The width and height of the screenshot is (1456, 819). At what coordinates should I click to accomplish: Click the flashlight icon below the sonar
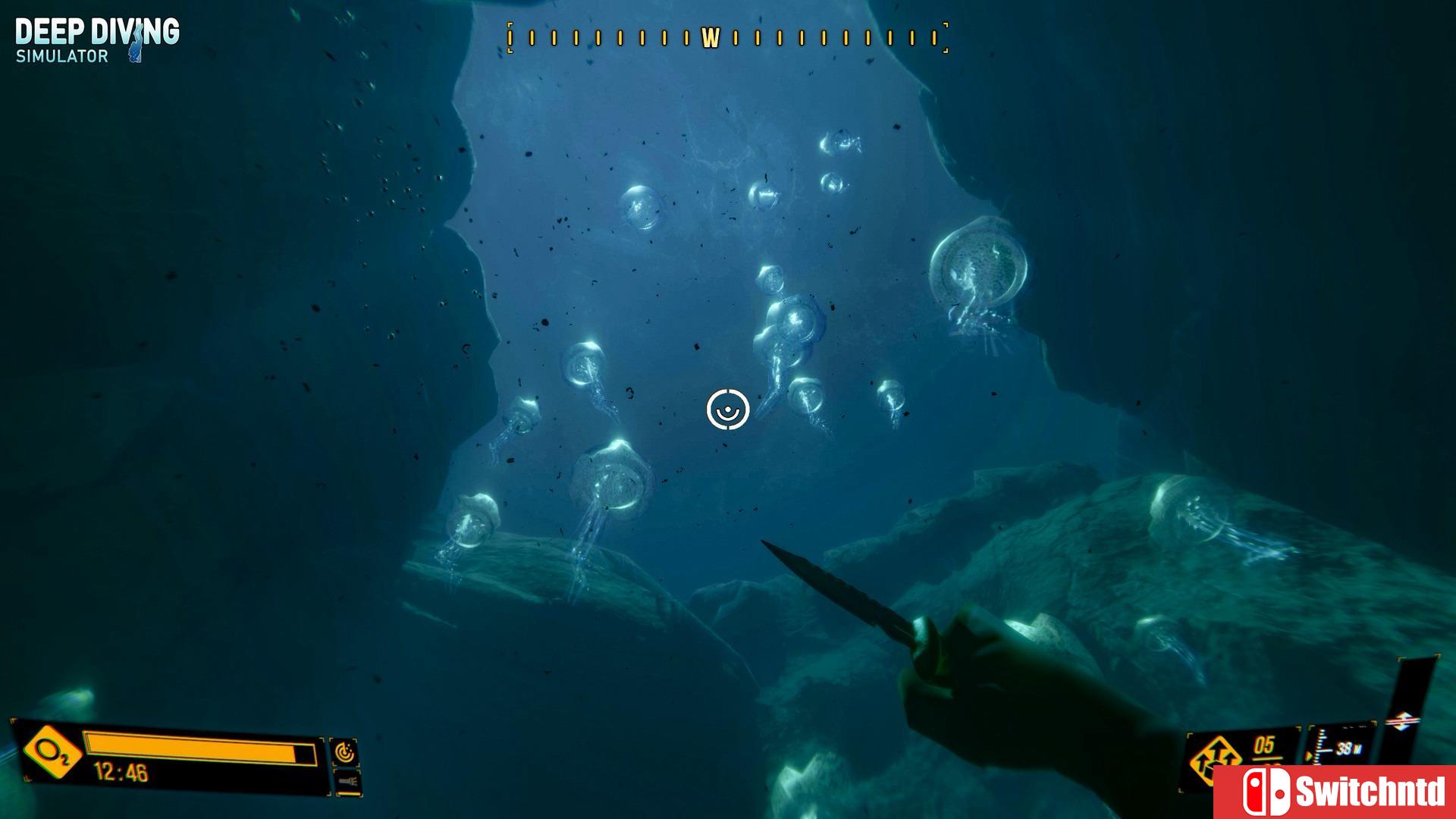(350, 780)
